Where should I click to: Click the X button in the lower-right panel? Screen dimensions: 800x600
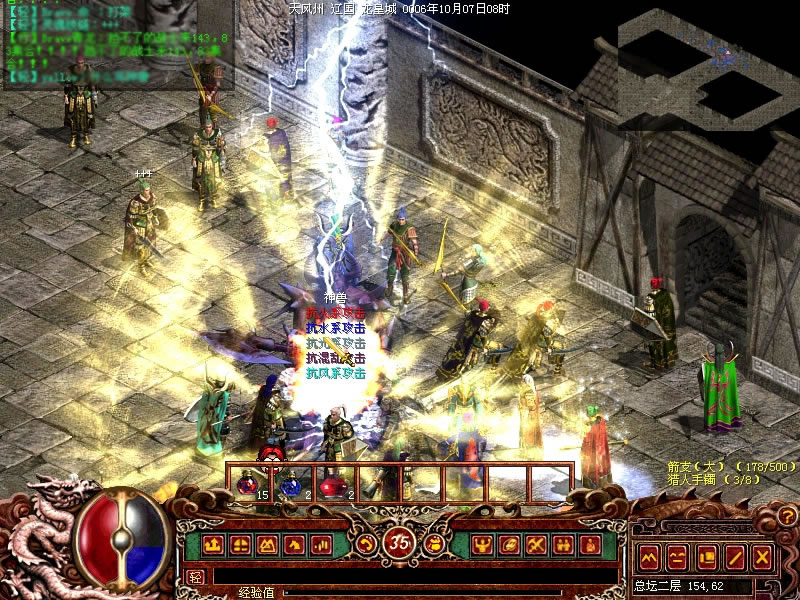click(x=763, y=557)
